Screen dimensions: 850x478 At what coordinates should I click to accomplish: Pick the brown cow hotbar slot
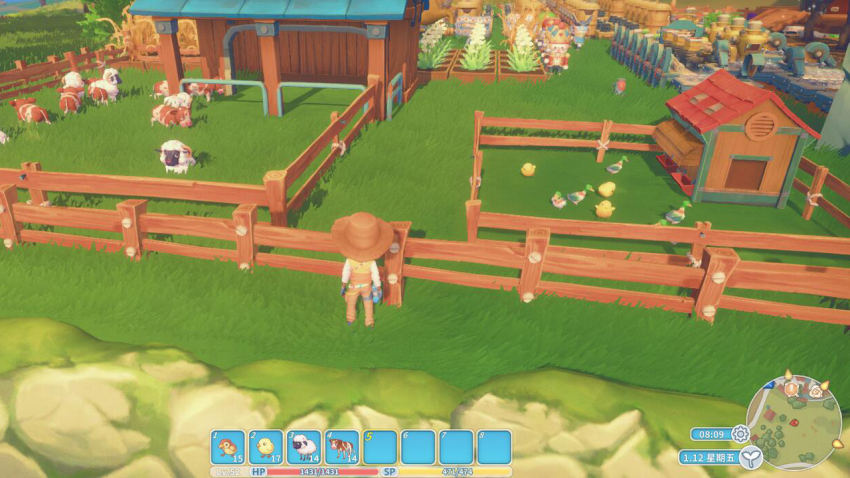tap(342, 446)
